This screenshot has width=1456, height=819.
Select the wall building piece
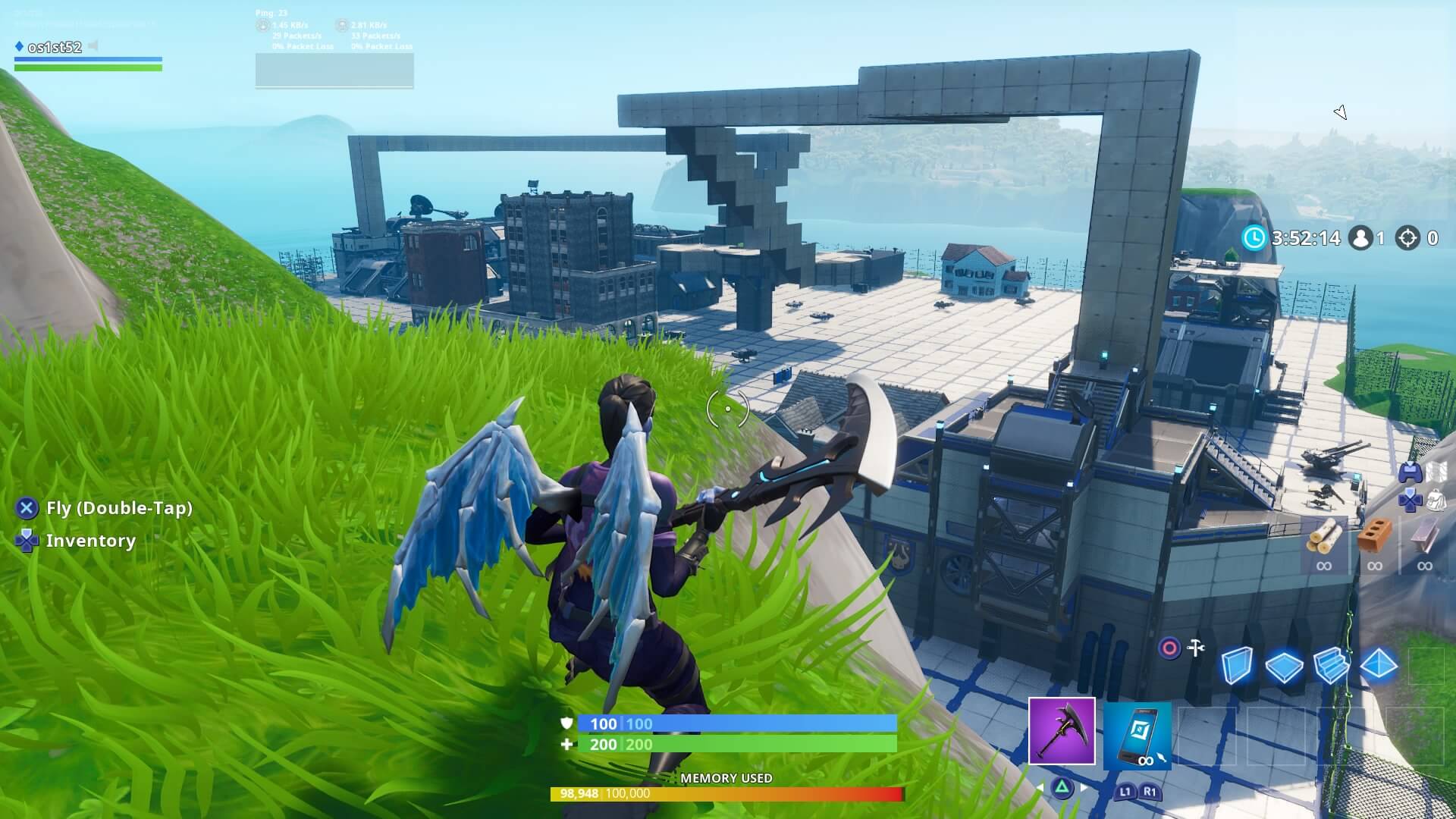1238,664
